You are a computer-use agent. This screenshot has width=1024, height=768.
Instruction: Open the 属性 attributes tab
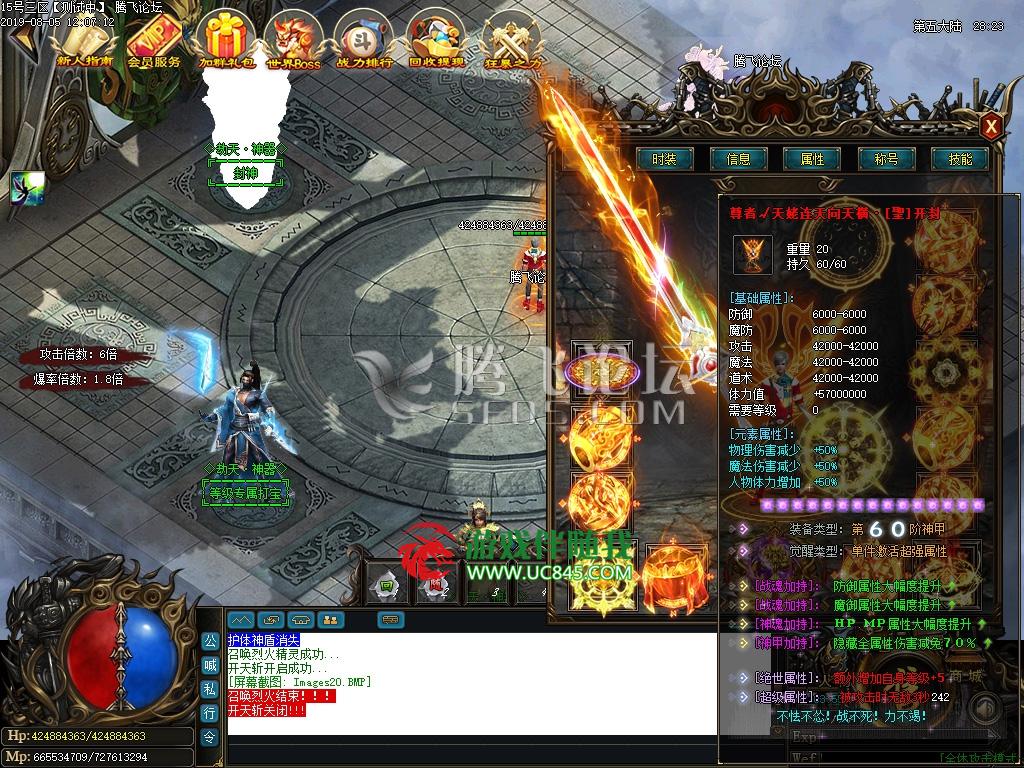(x=812, y=159)
